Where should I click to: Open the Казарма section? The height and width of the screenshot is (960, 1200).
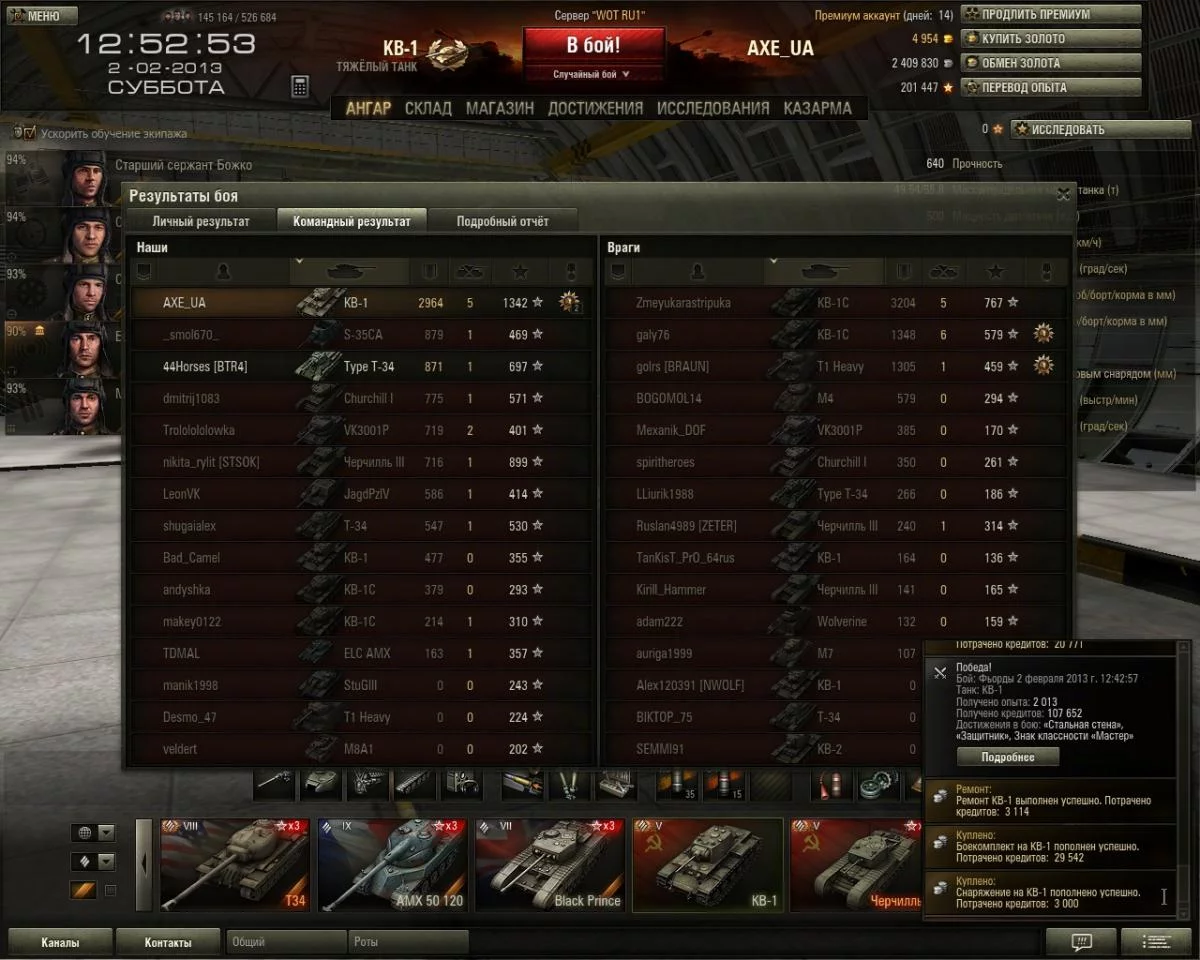[x=817, y=108]
